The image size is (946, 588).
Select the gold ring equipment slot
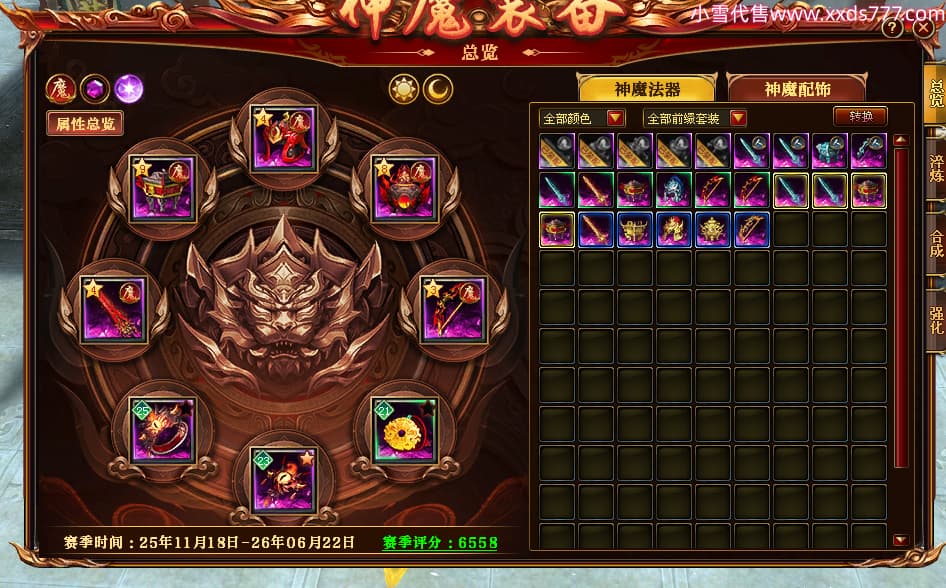coord(404,430)
